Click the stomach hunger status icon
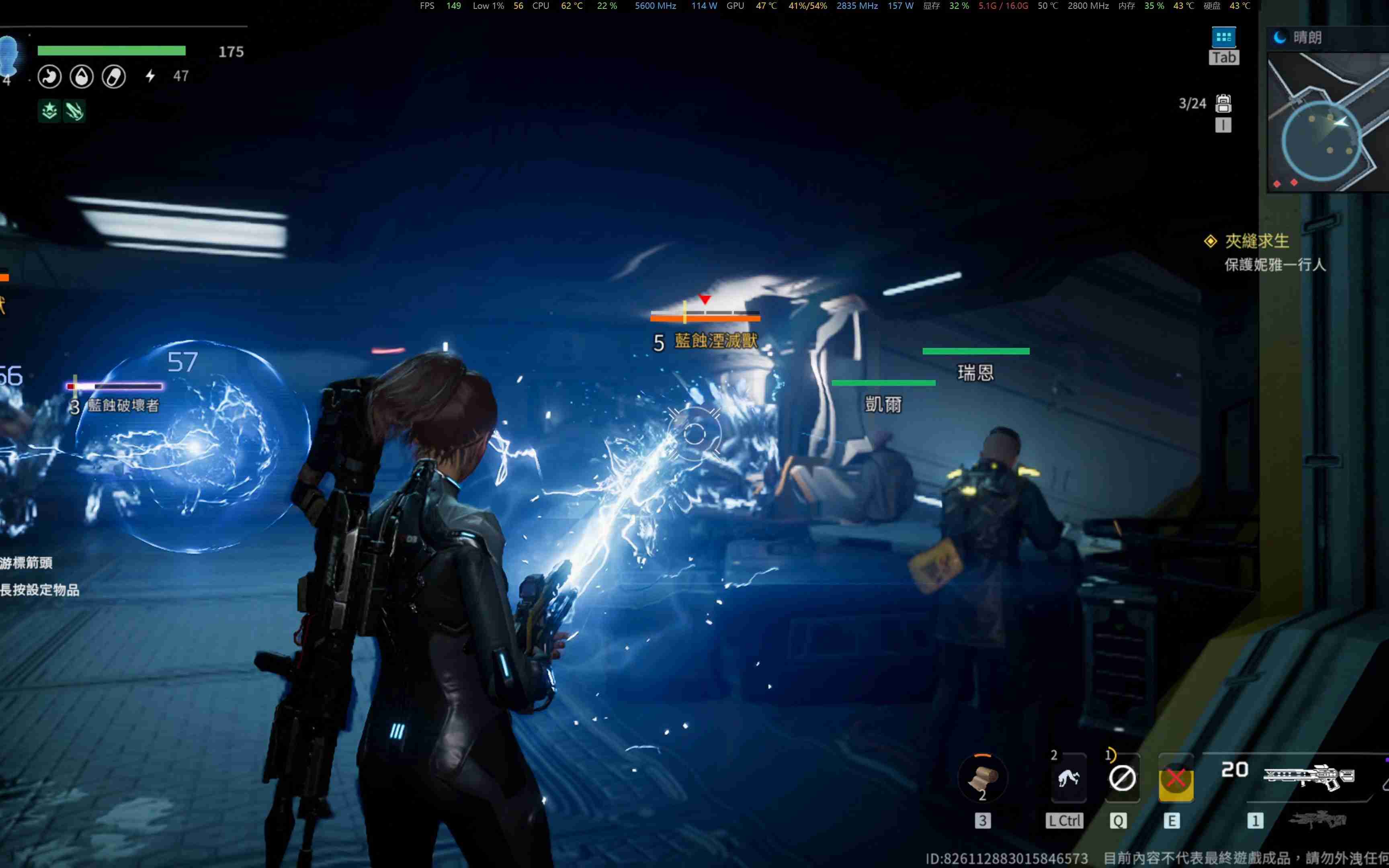This screenshot has height=868, width=1389. pos(49,76)
